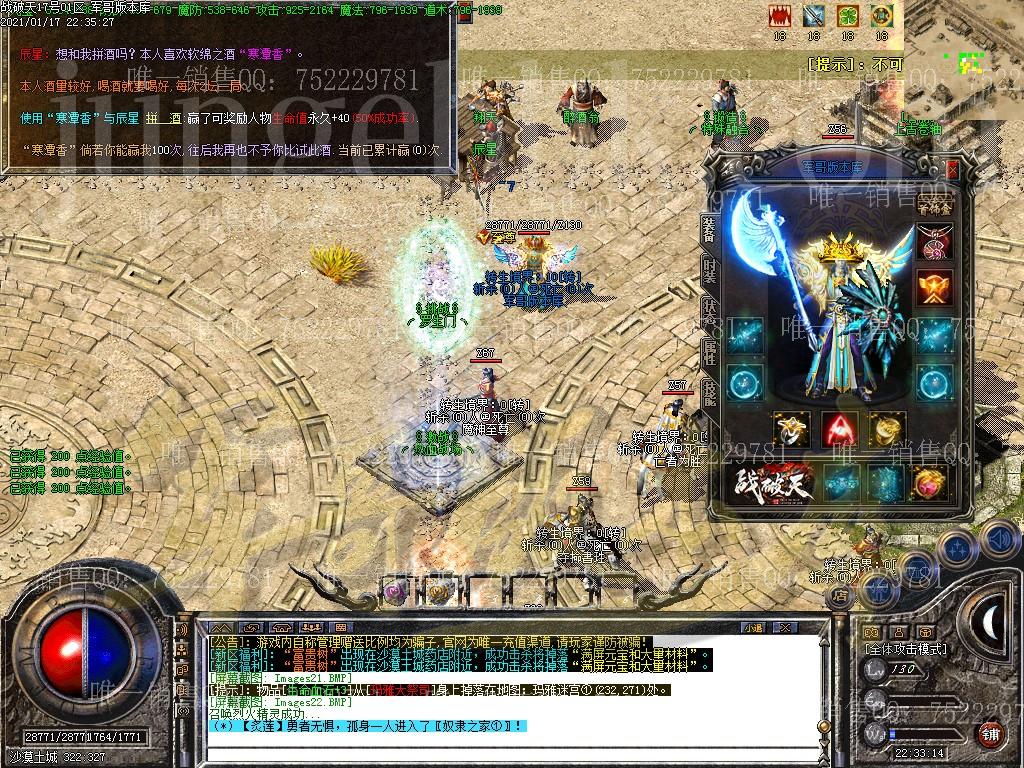Switch to the 属性 attributes tab
1024x768 pixels.
[709, 351]
